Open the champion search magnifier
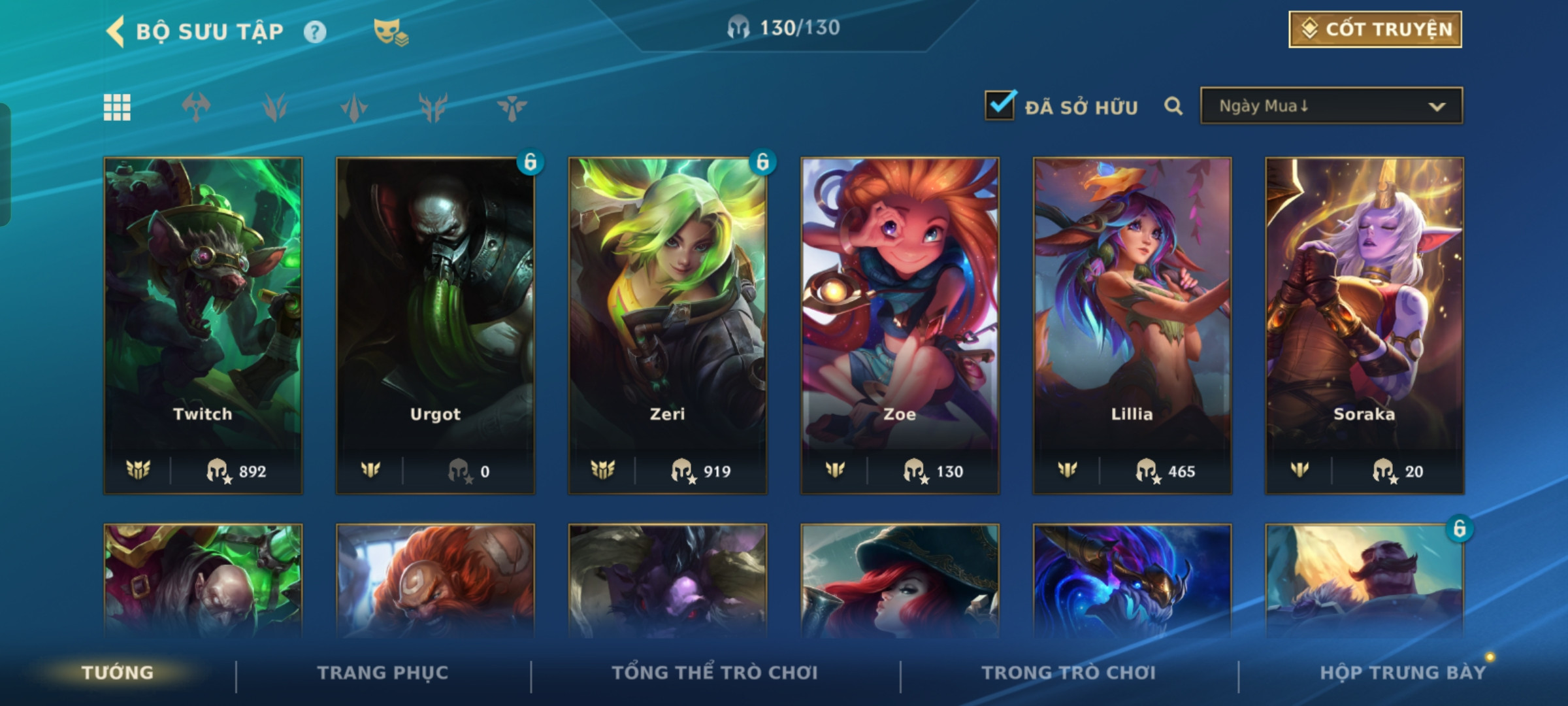This screenshot has height=706, width=1568. tap(1173, 106)
